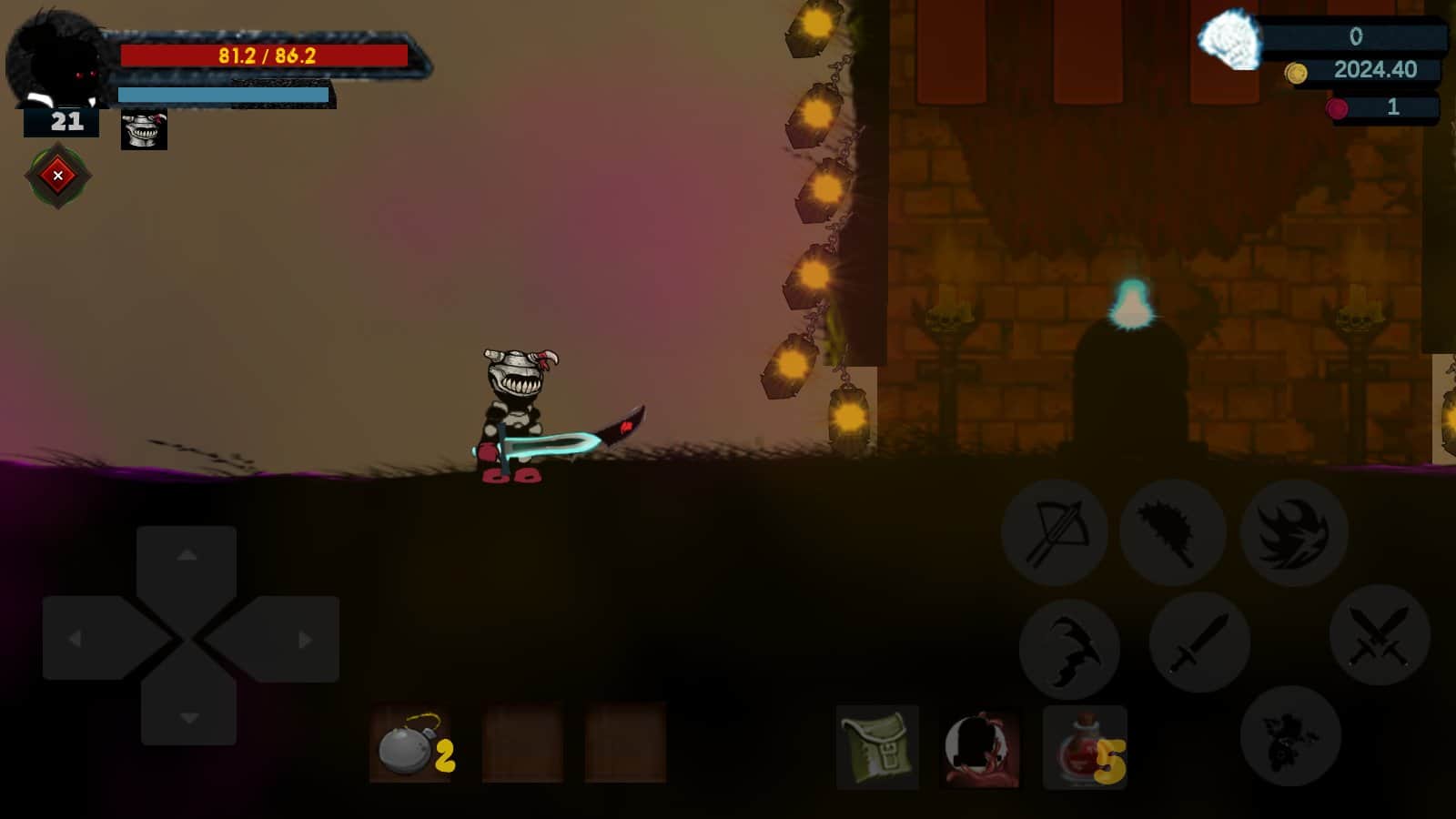Activate the spiked club skill

pyautogui.click(x=1174, y=532)
